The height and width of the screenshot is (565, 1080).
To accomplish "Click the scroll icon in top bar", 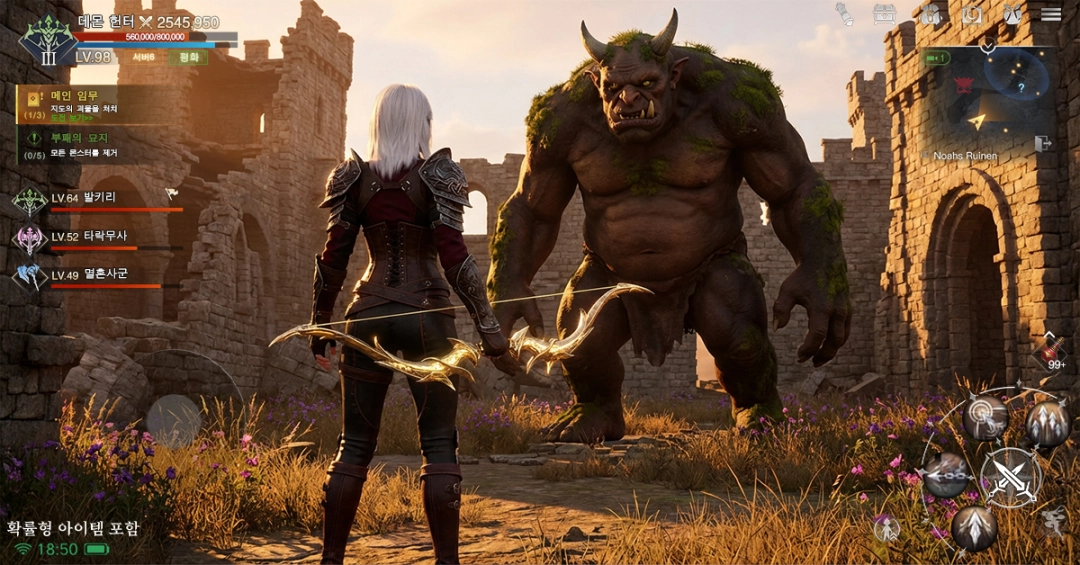I will pos(845,14).
